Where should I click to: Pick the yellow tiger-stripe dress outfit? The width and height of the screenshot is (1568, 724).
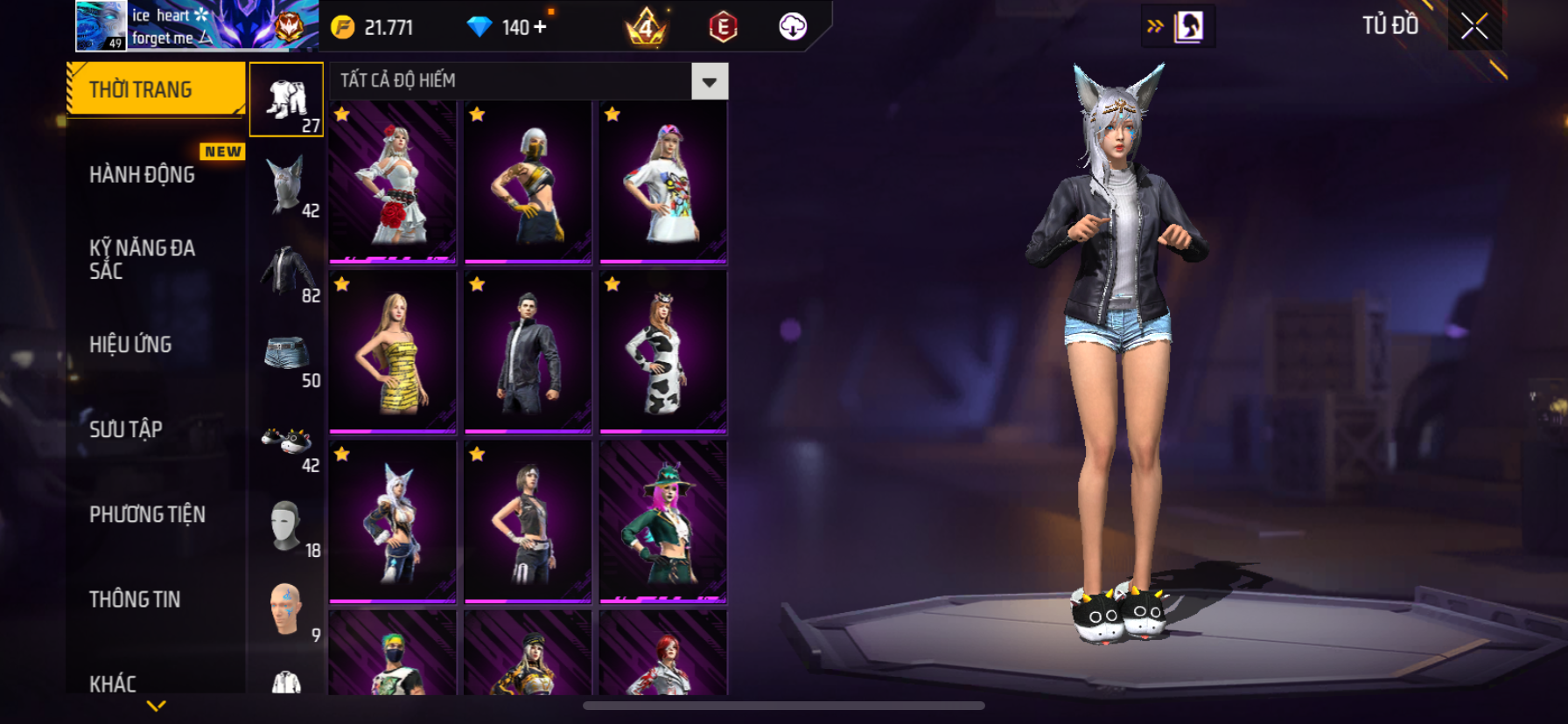coord(393,352)
